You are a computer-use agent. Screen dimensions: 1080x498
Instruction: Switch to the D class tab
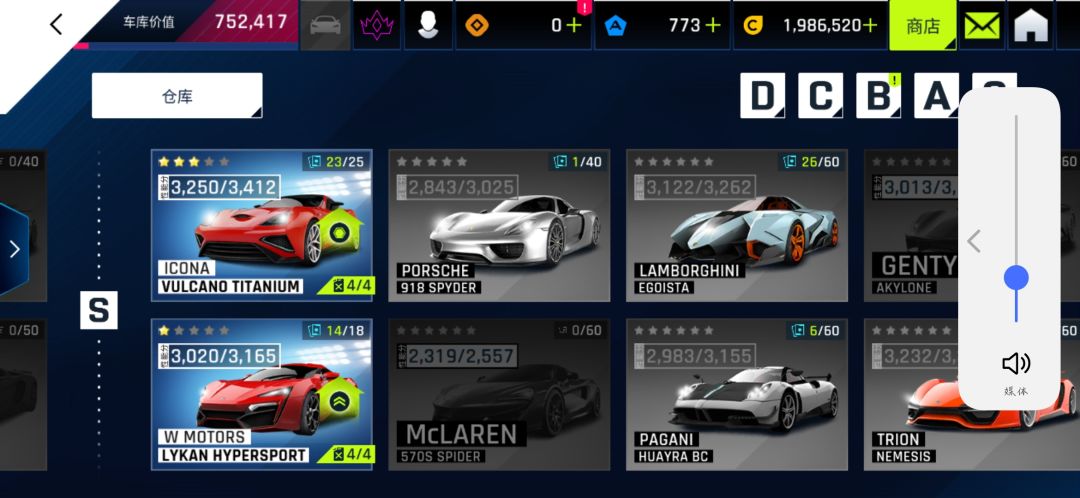(762, 96)
